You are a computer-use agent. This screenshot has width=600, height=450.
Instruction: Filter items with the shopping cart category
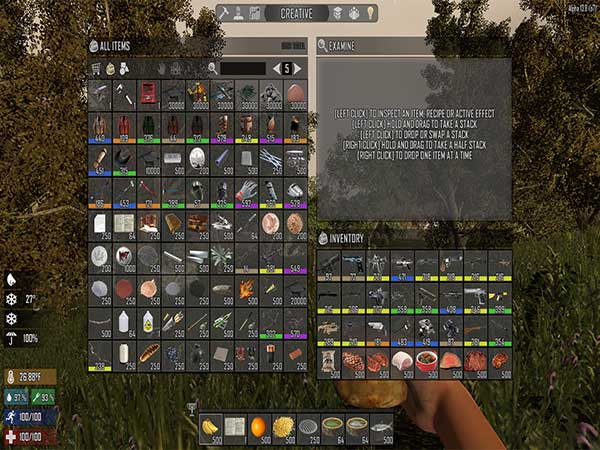point(97,68)
